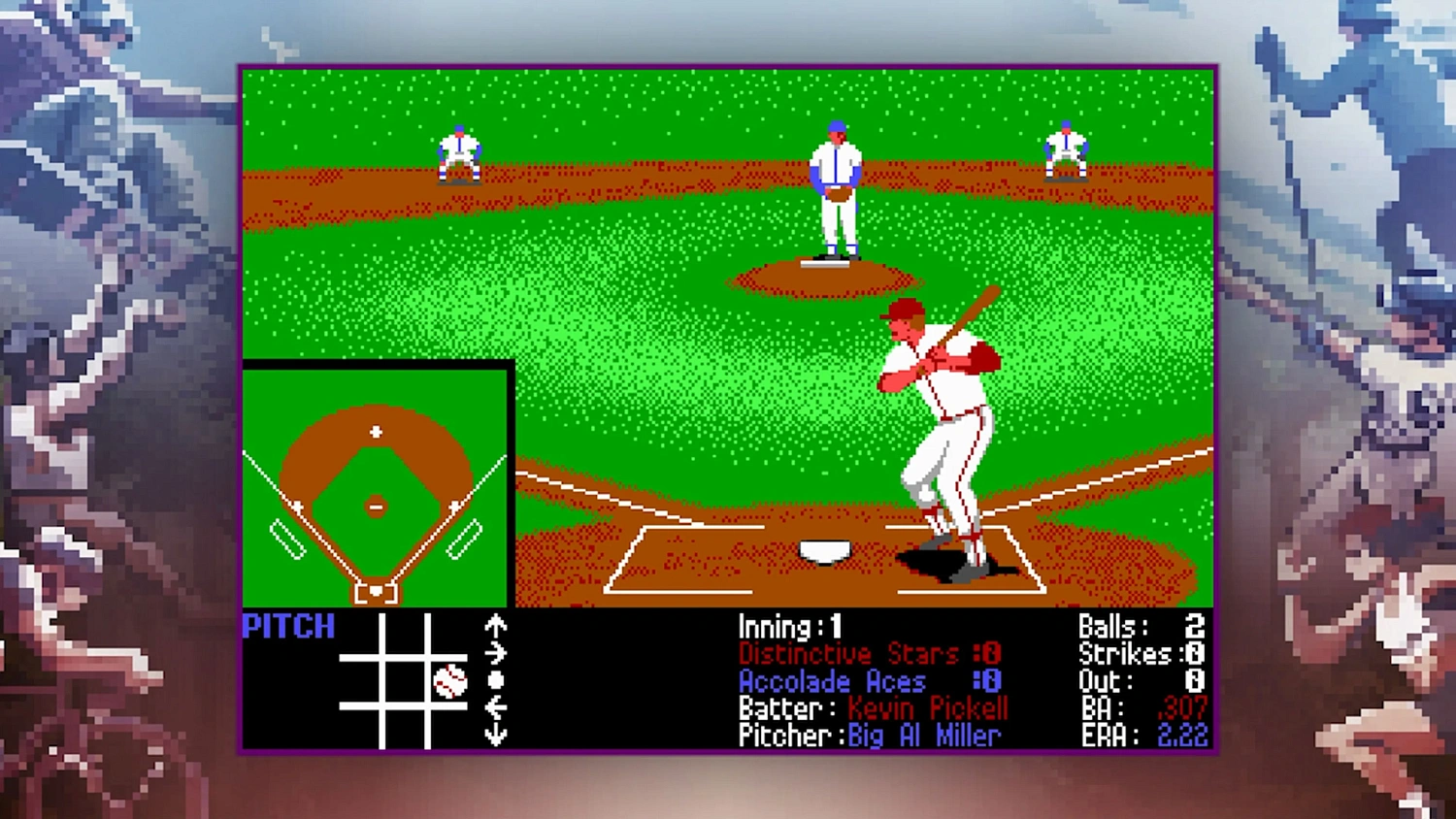Click the baseball icon in the pitch grid
1456x819 pixels.
coord(450,681)
